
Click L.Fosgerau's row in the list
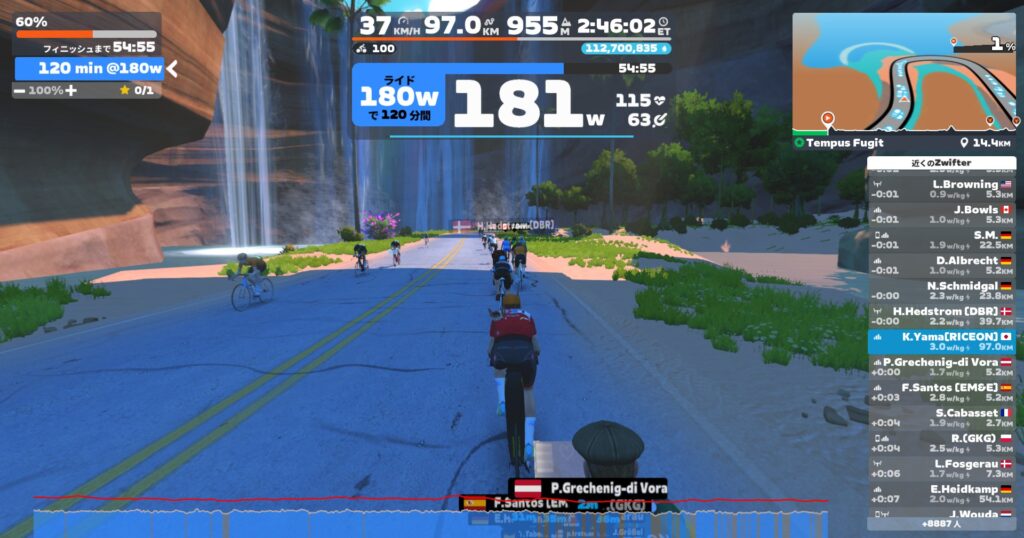click(941, 467)
